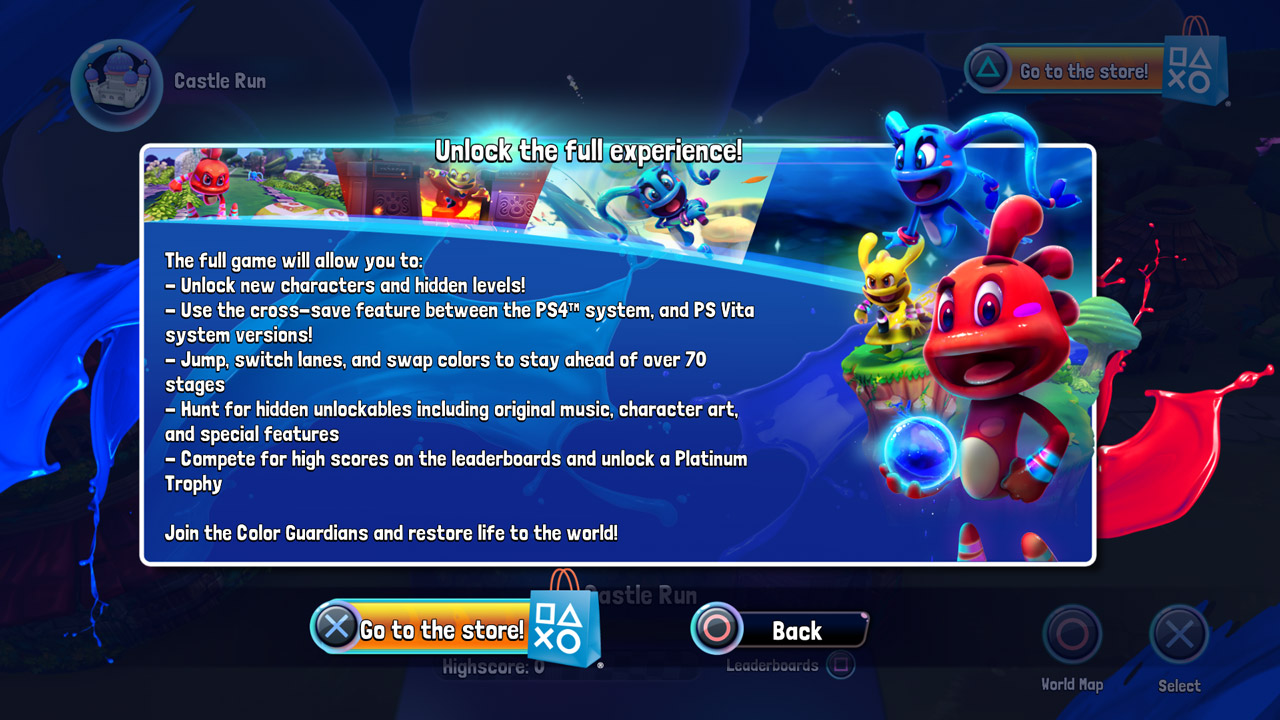This screenshot has width=1280, height=720.
Task: Click the World Map label
Action: (1072, 685)
